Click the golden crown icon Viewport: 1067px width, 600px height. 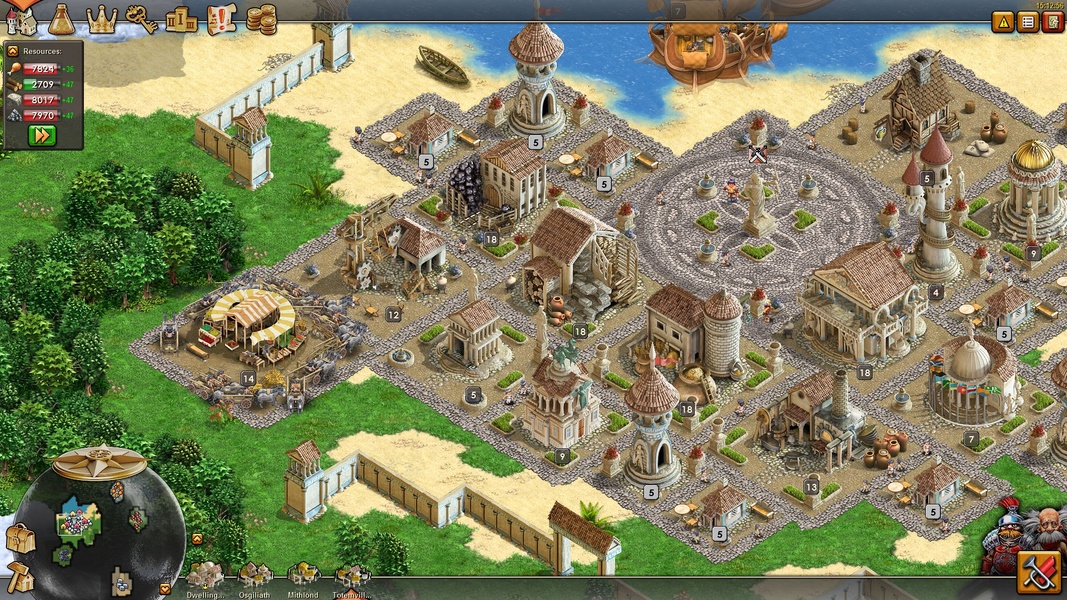point(102,19)
